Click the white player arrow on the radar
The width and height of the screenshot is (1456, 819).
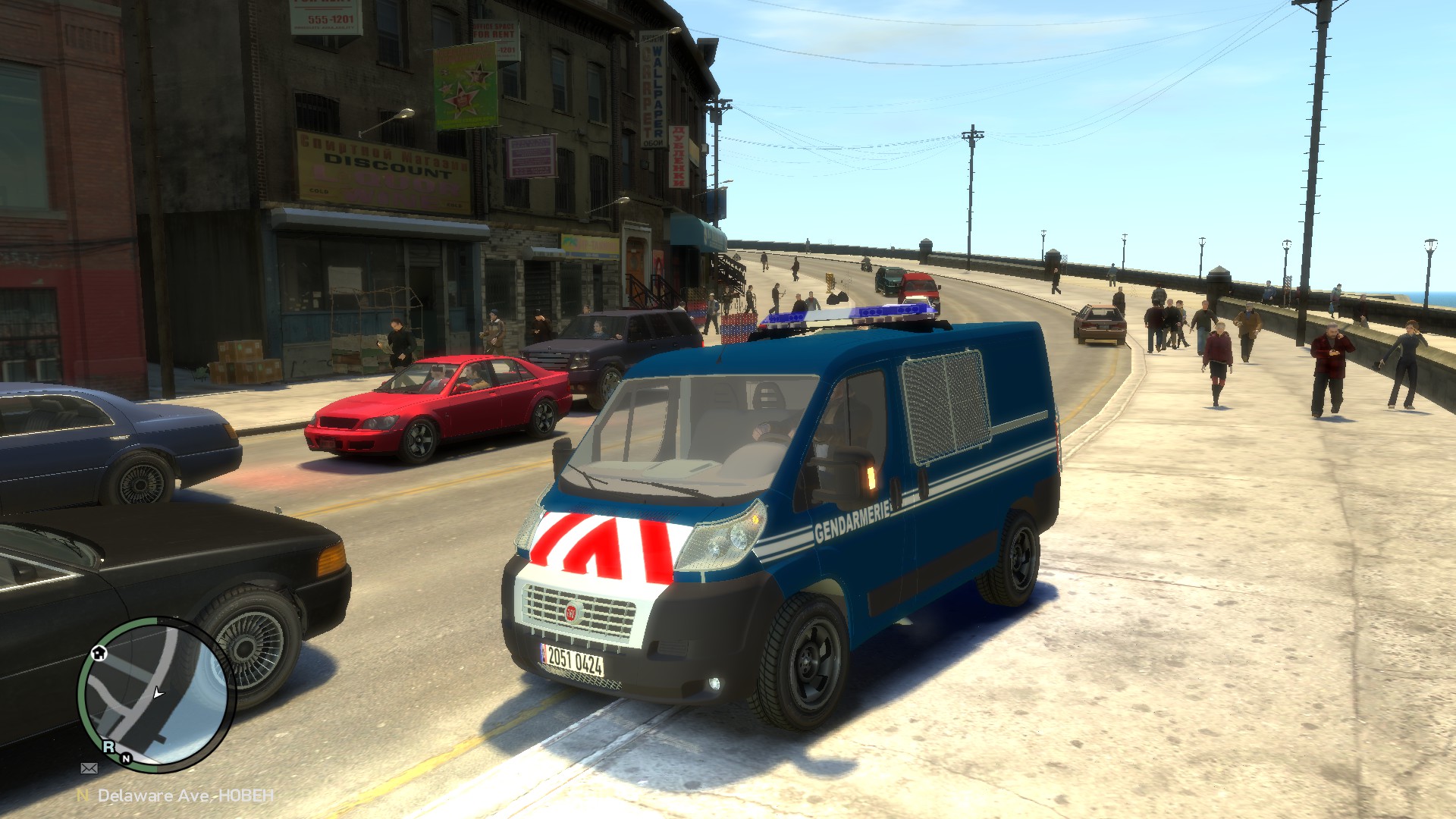click(158, 692)
